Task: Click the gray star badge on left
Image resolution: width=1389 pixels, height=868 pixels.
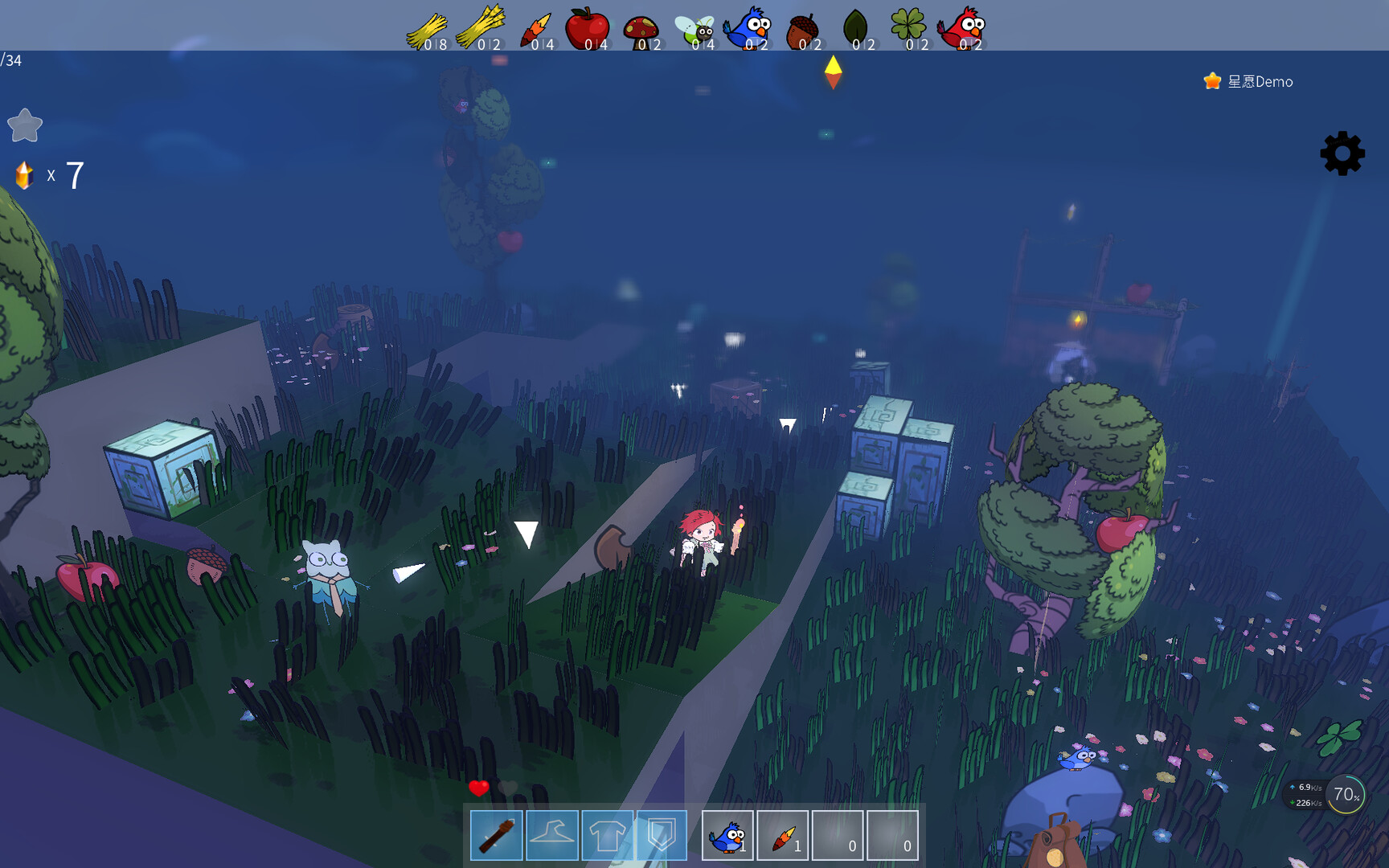Action: coord(25,125)
